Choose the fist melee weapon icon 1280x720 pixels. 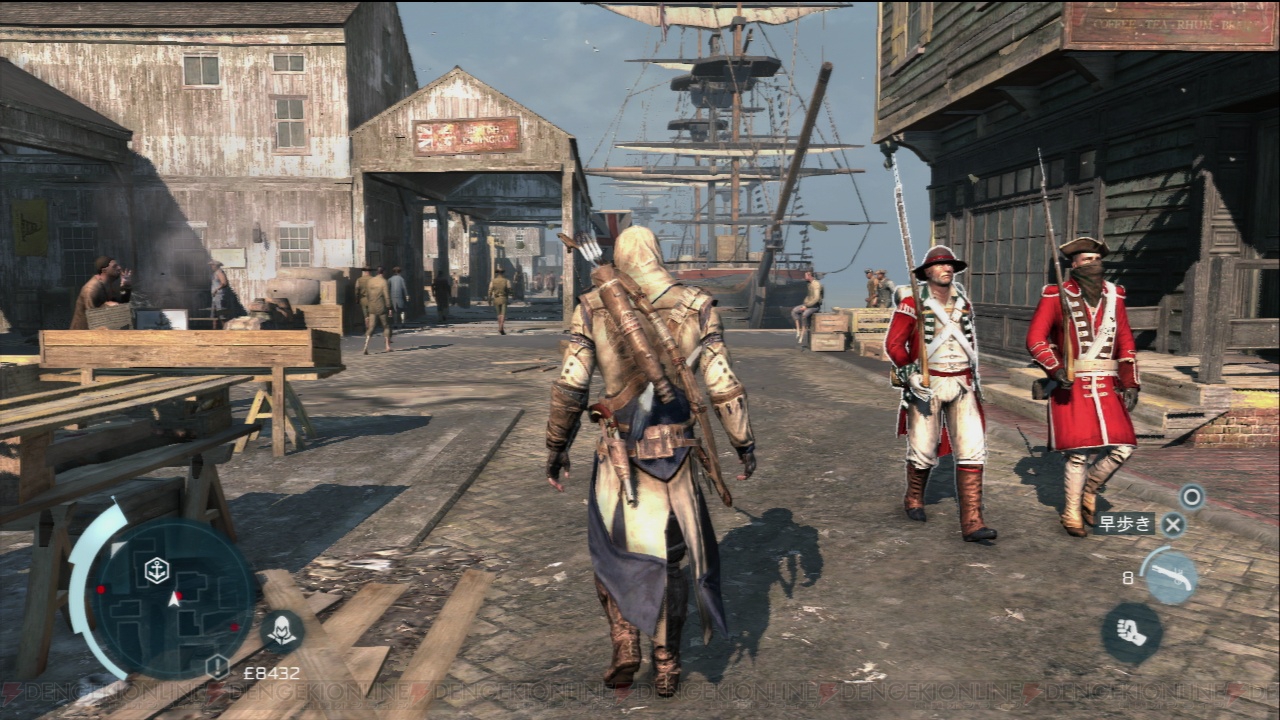pyautogui.click(x=1131, y=633)
